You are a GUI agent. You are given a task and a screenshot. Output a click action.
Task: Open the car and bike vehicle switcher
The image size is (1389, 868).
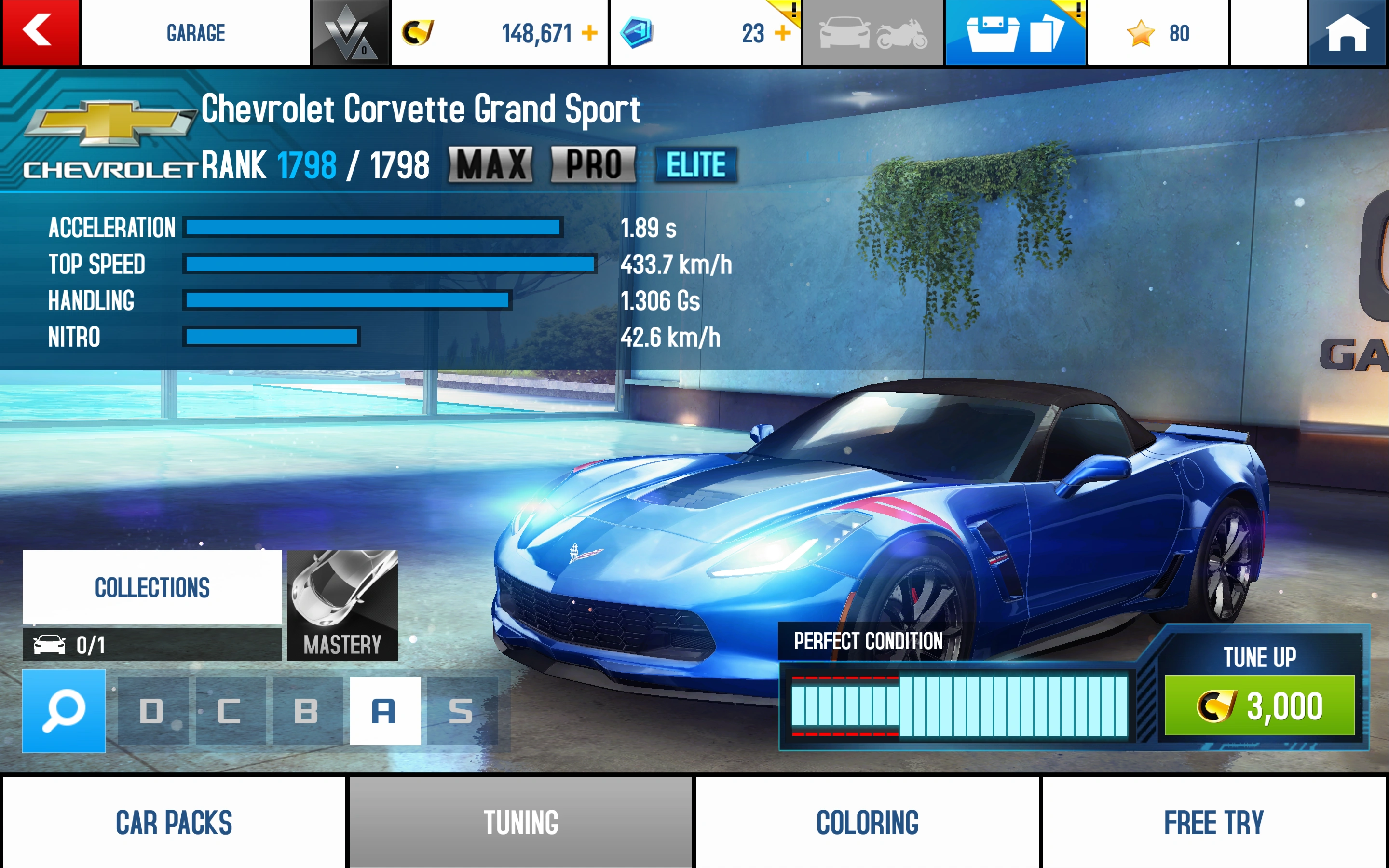pos(872,33)
